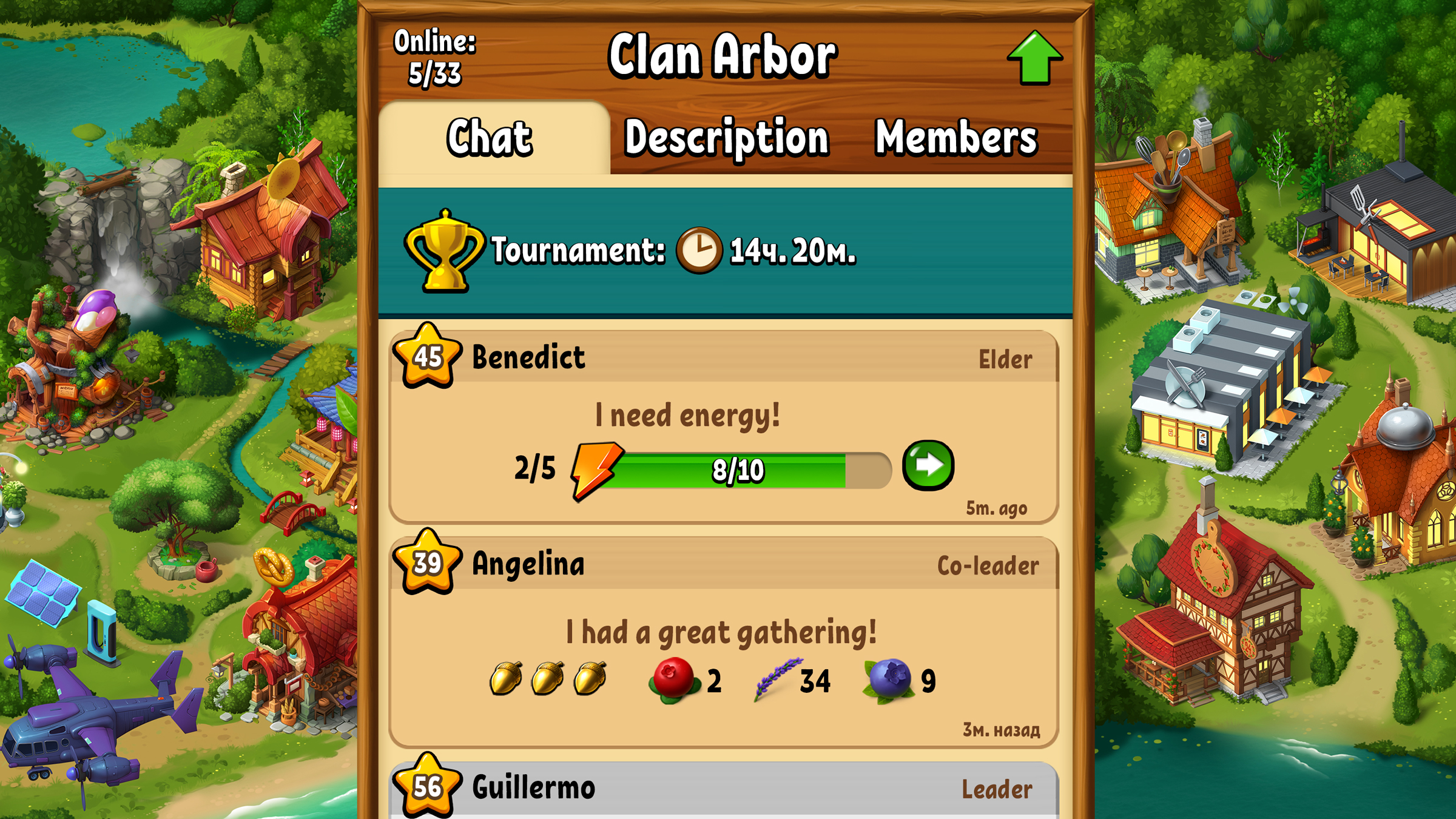Viewport: 1456px width, 819px height.
Task: Select Benedict's level 45 star badge
Action: pyautogui.click(x=426, y=358)
